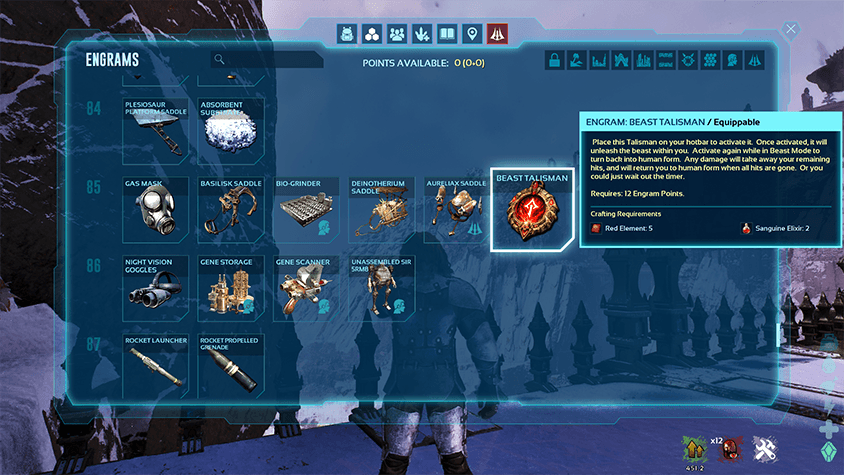Choose the Plesiosaur Platform Saddle engram
Image resolution: width=844 pixels, height=475 pixels.
click(155, 131)
